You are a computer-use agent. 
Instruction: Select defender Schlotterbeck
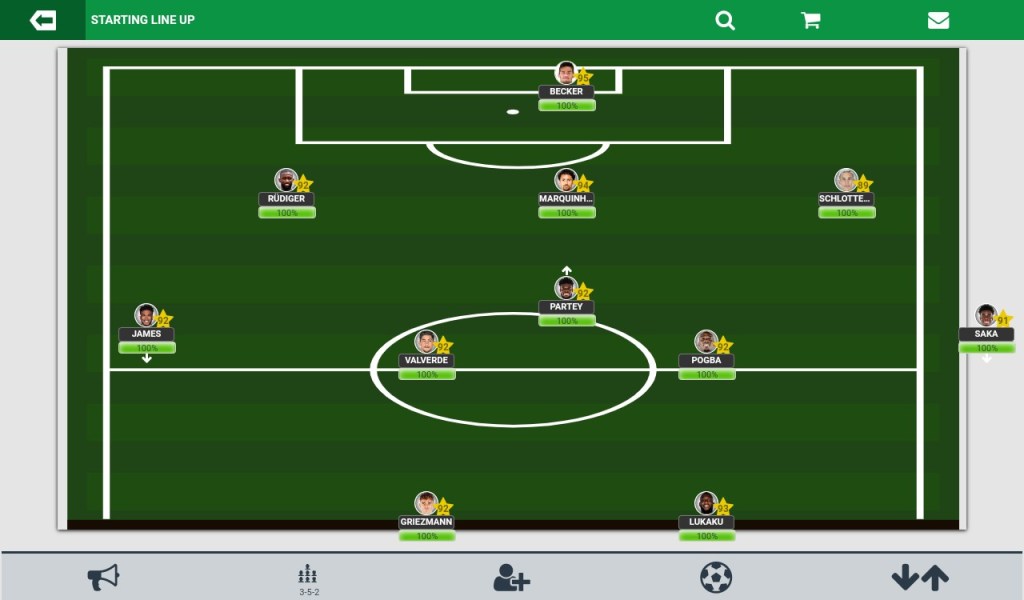(847, 182)
